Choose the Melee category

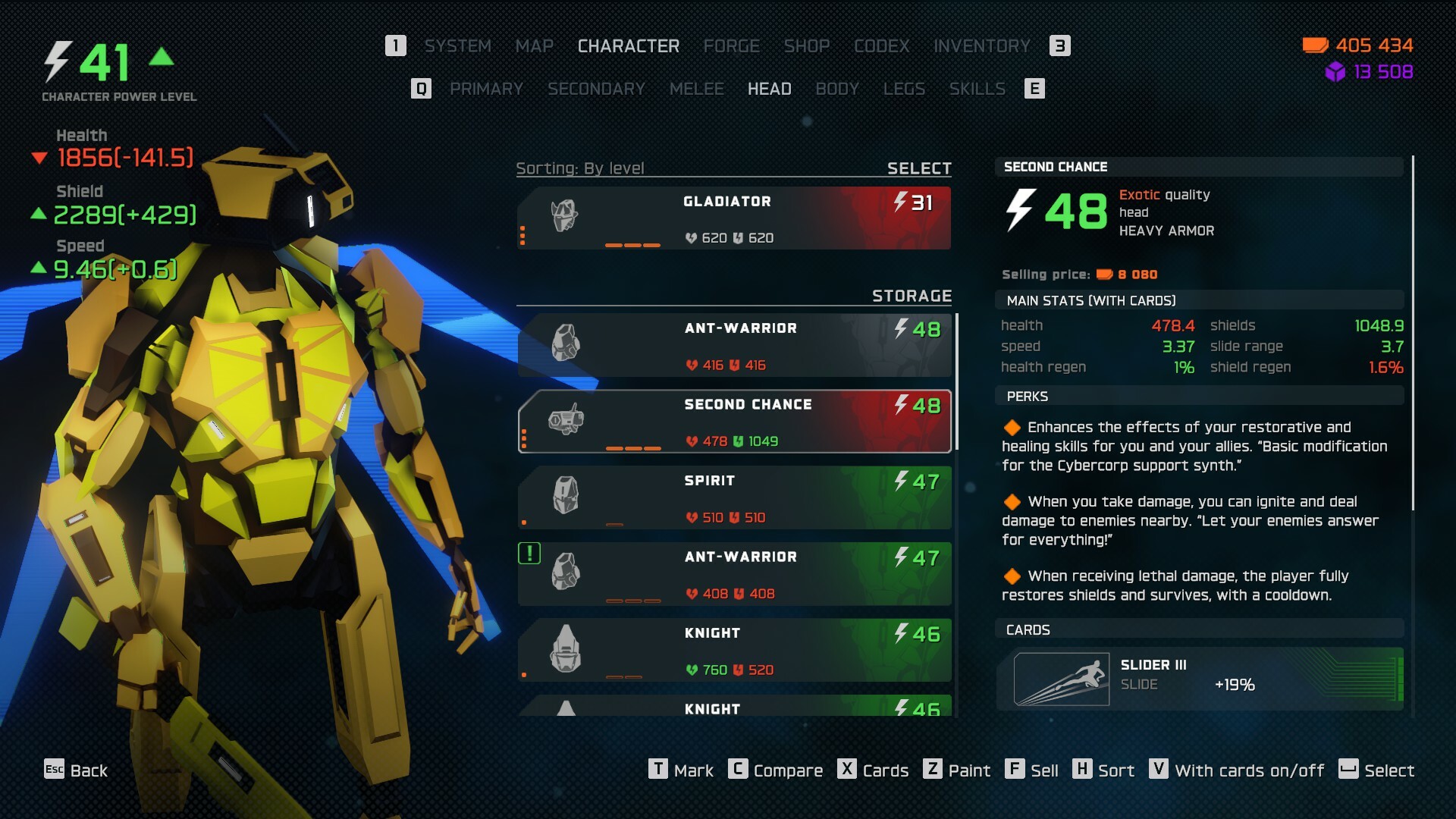point(696,89)
